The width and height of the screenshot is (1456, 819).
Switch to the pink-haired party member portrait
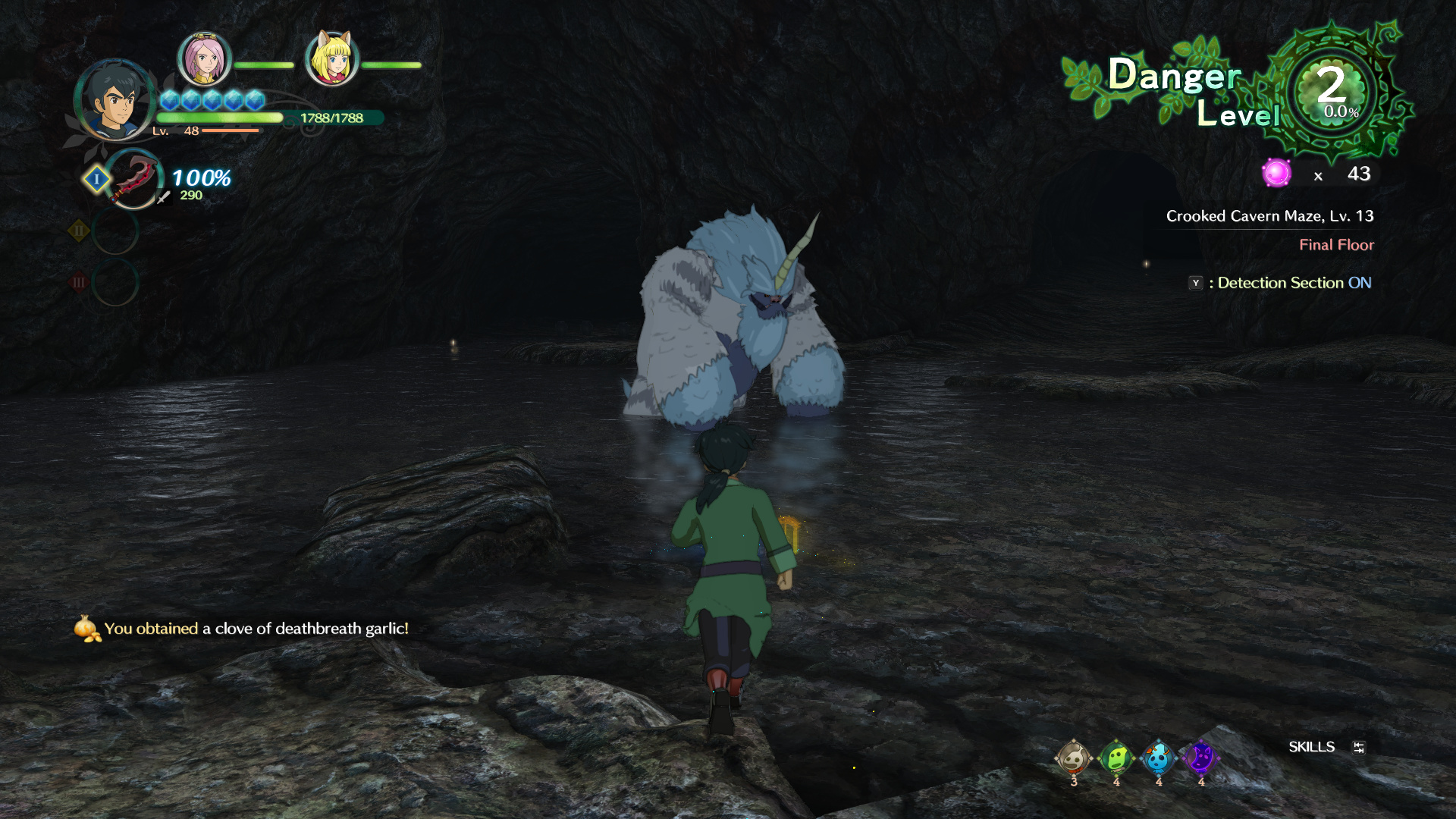(x=204, y=58)
